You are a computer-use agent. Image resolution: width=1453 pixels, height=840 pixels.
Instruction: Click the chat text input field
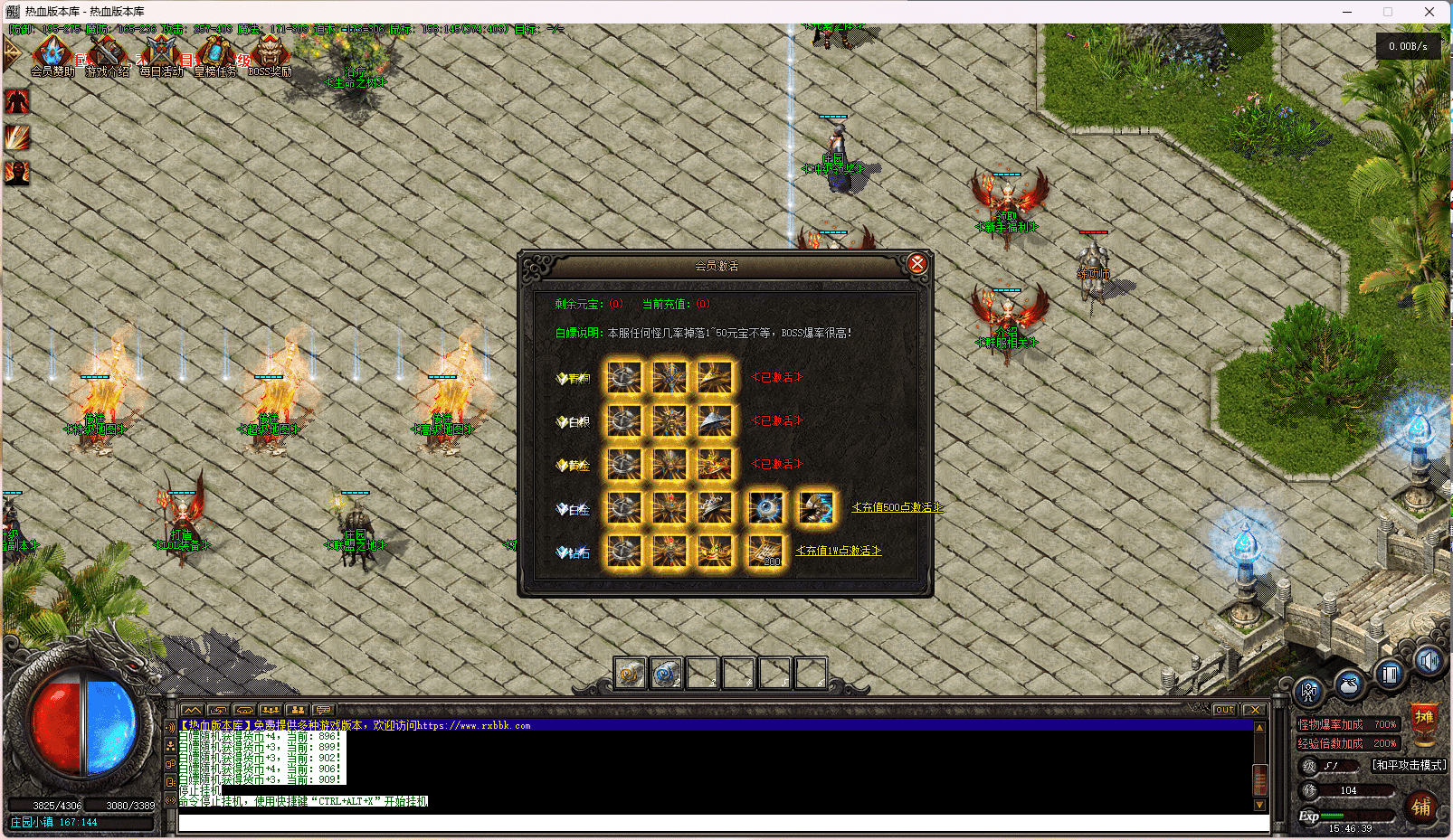(x=722, y=823)
